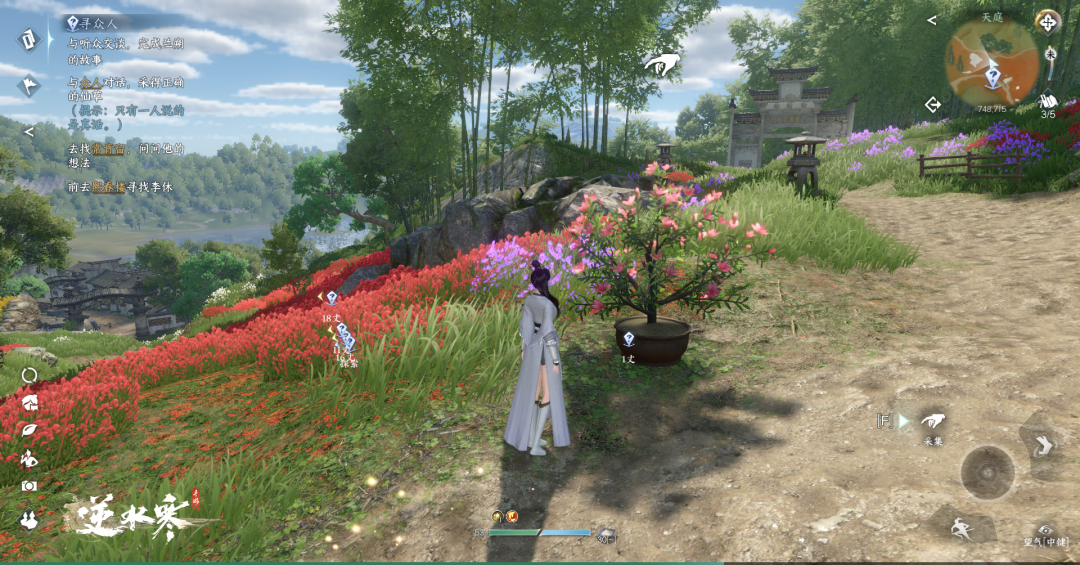Select the flag diamond icon

28,85
